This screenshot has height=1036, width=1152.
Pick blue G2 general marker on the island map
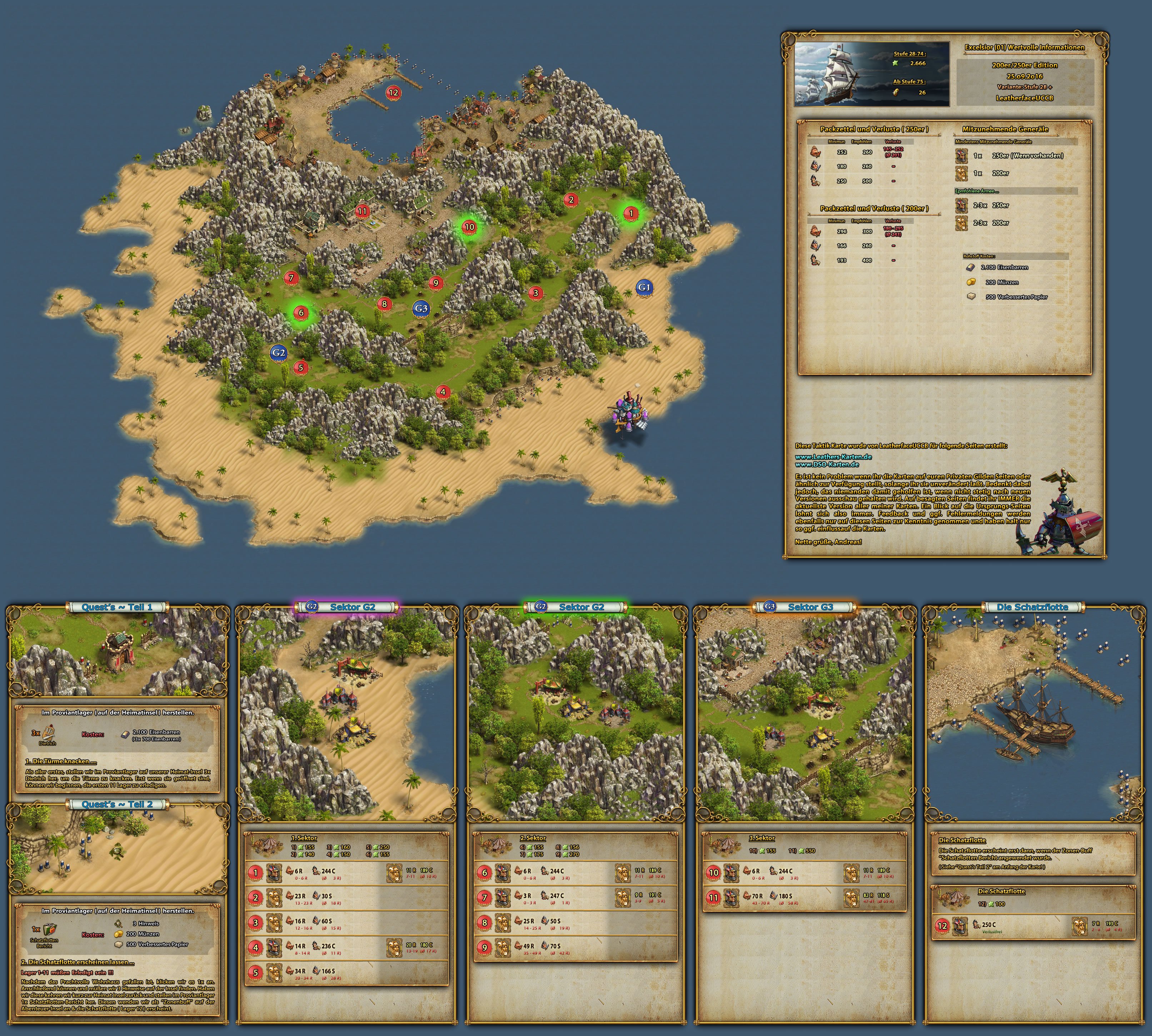278,352
